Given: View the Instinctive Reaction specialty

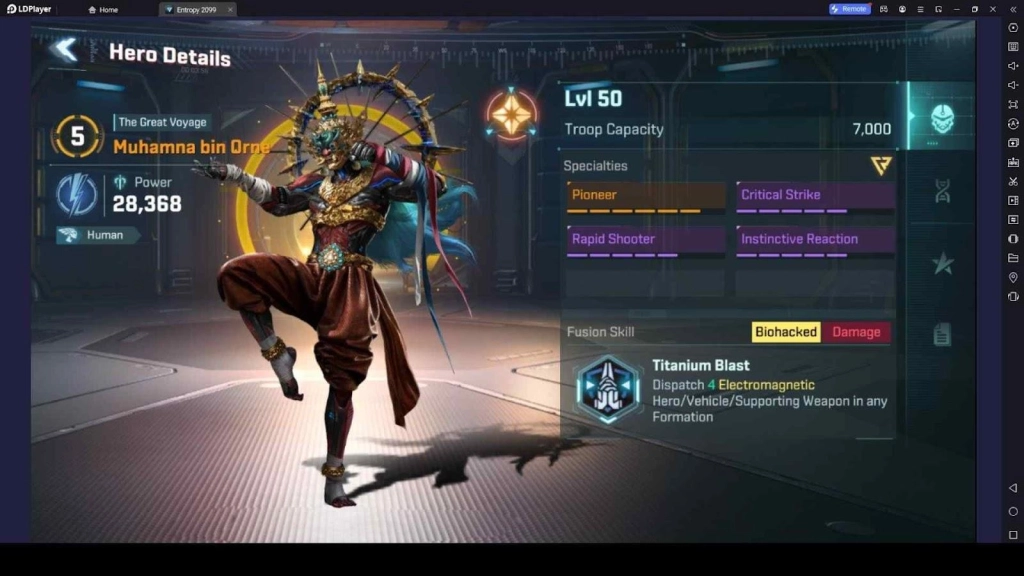Looking at the screenshot, I should pos(815,240).
